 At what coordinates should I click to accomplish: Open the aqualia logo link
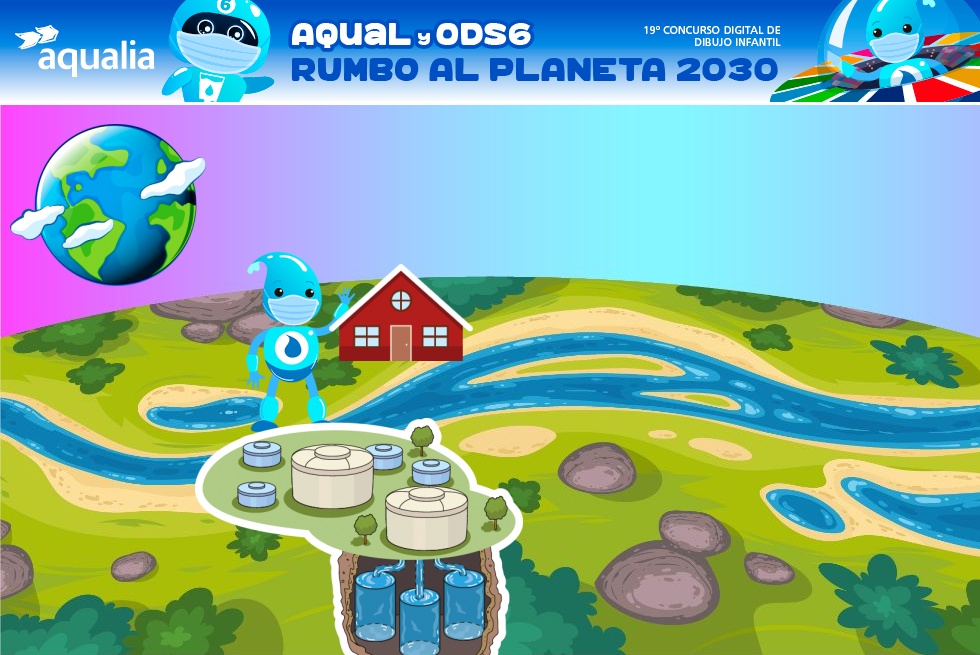tap(86, 51)
